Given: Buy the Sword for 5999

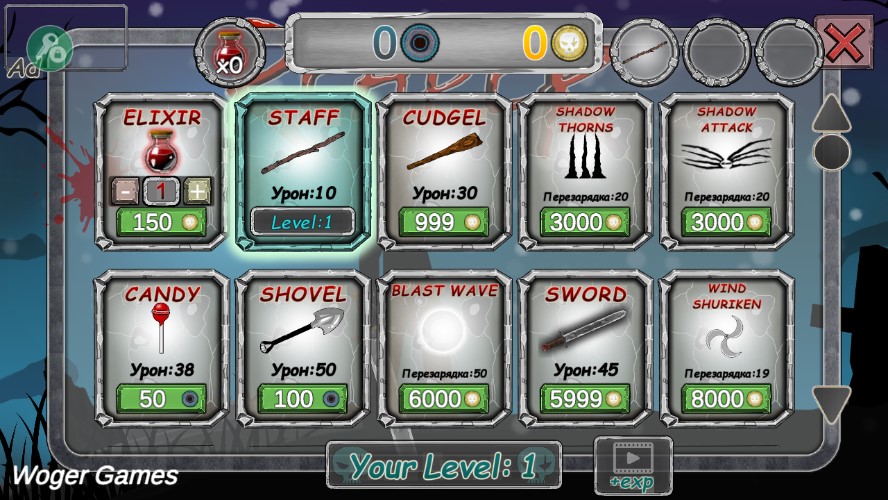Looking at the screenshot, I should (586, 399).
